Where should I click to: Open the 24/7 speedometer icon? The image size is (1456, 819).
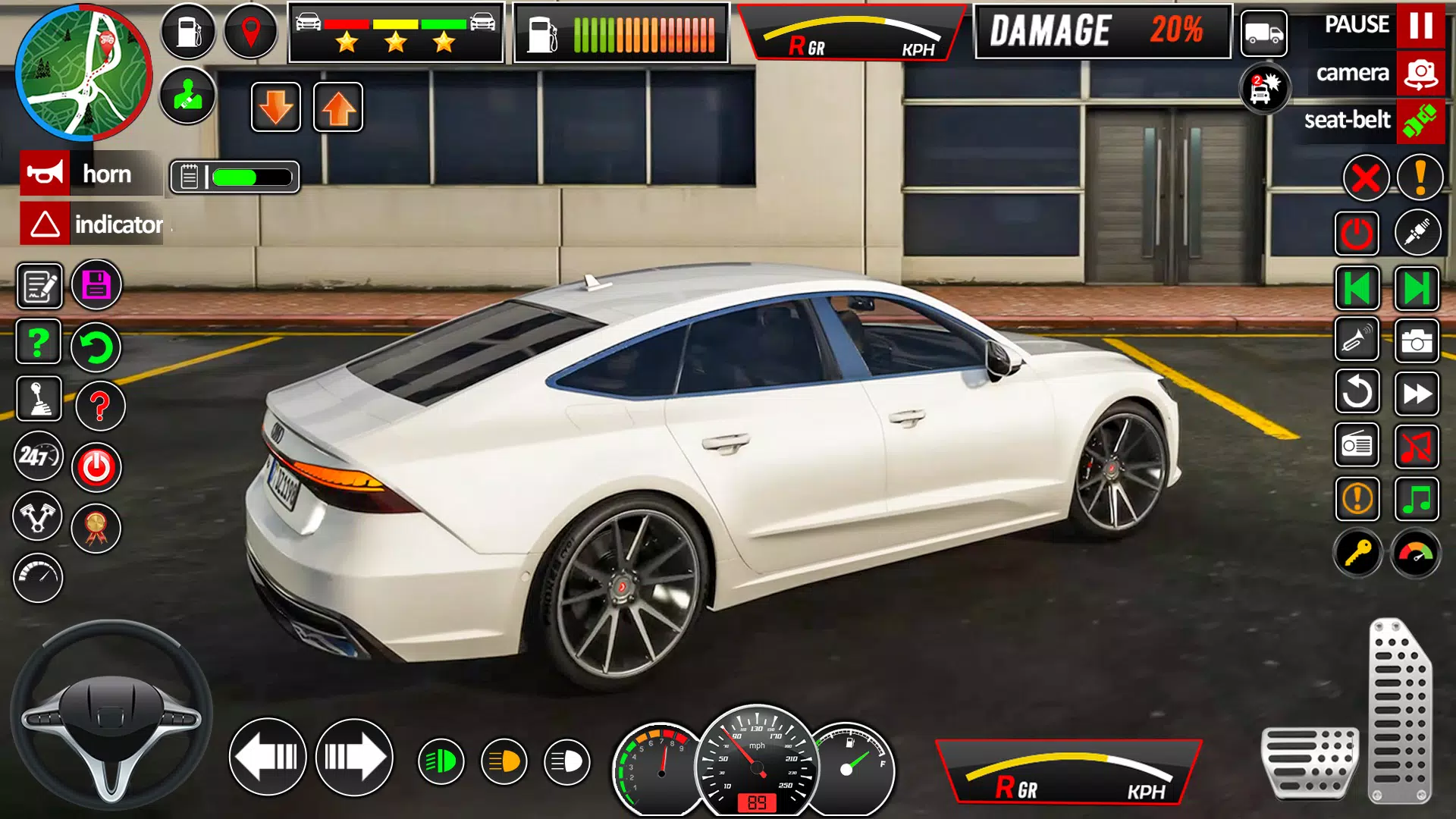point(39,458)
